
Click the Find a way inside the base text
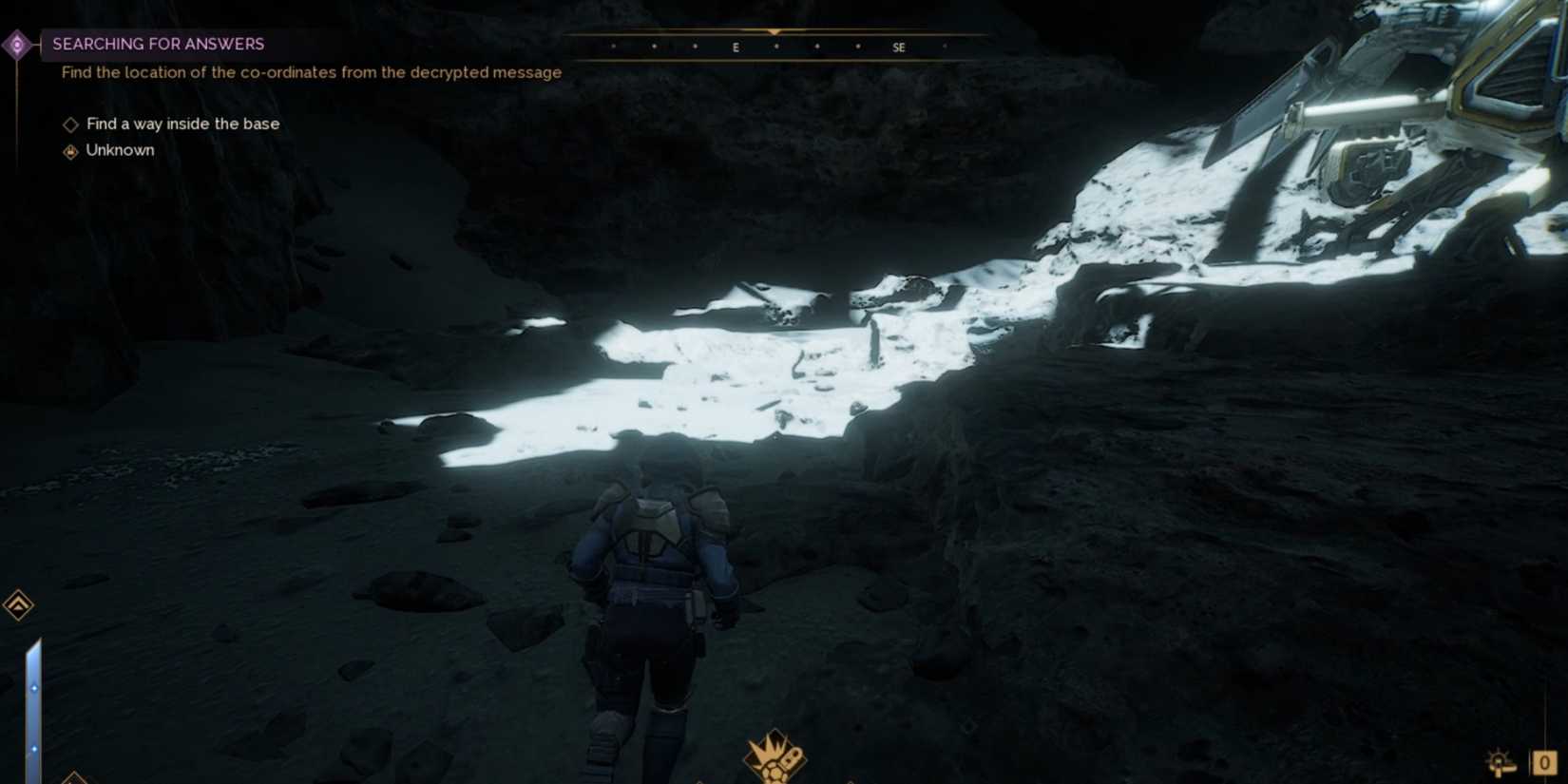[182, 124]
